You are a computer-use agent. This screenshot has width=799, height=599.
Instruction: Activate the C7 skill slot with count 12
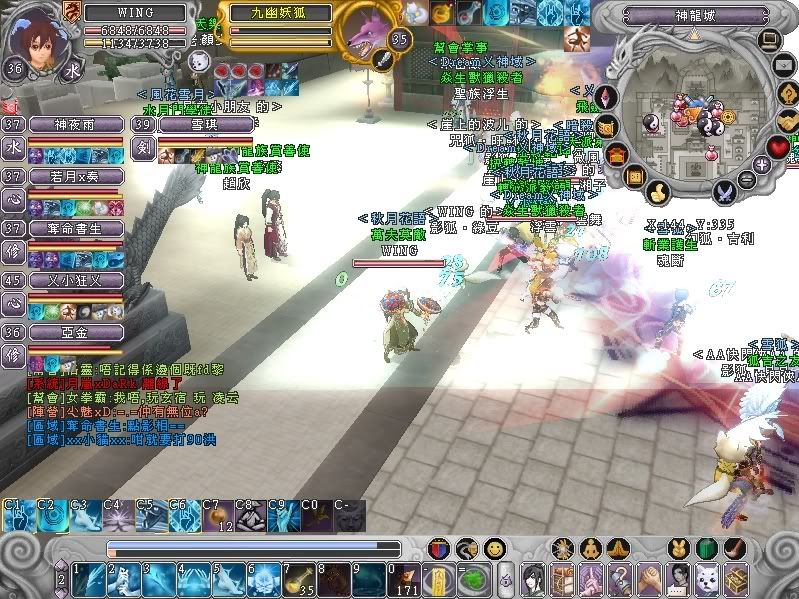coord(217,516)
